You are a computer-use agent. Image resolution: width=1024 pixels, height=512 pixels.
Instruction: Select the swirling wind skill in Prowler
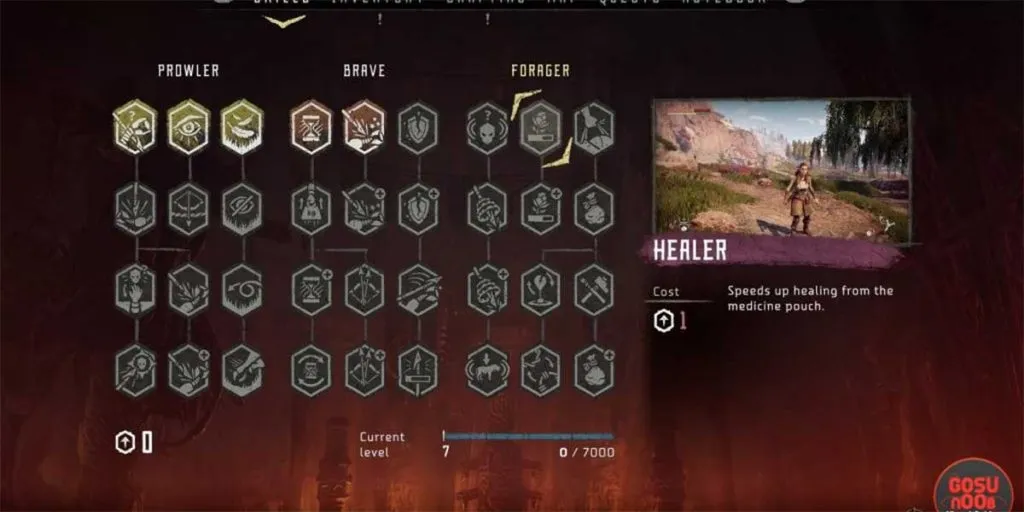[241, 290]
